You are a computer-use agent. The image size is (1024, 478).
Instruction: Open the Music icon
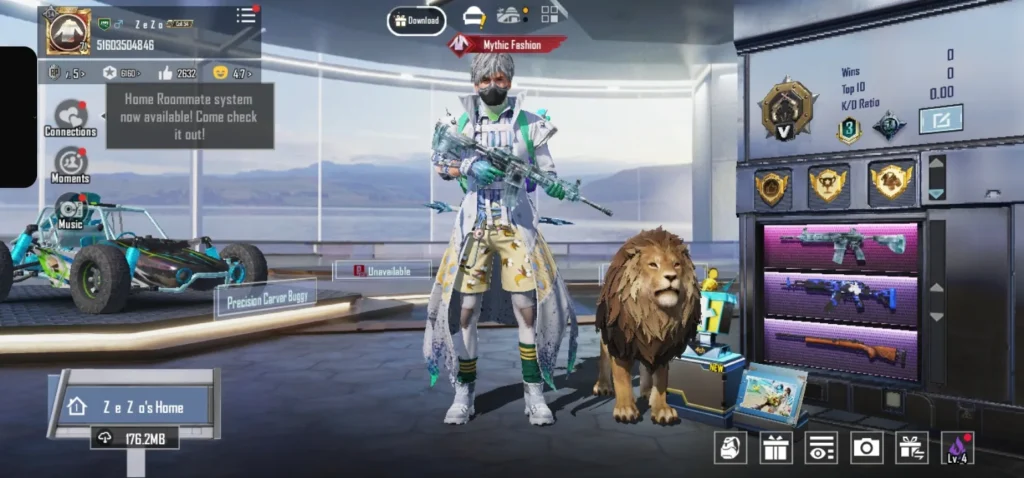70,210
